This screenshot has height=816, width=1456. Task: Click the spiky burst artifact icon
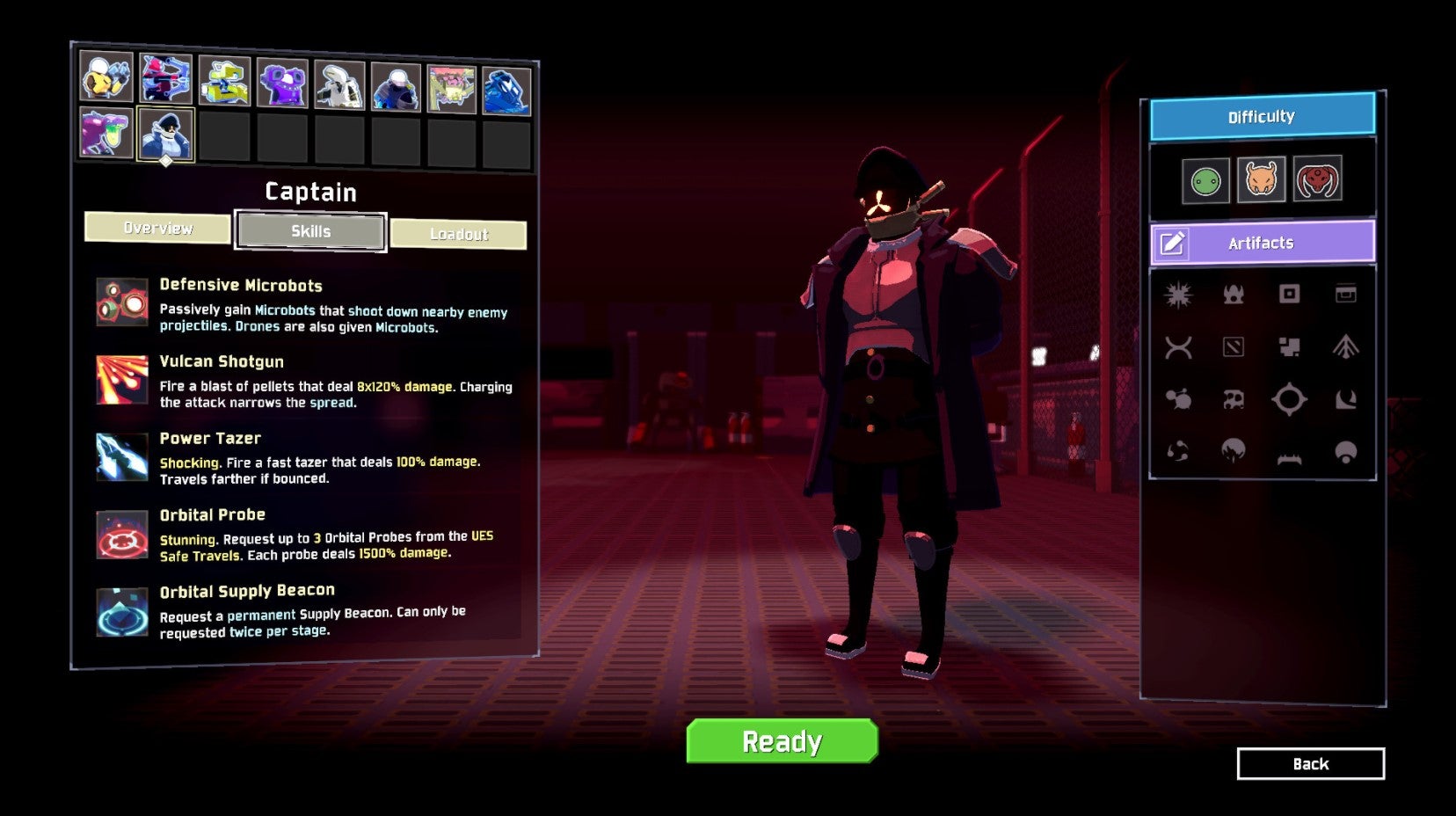[x=1180, y=295]
